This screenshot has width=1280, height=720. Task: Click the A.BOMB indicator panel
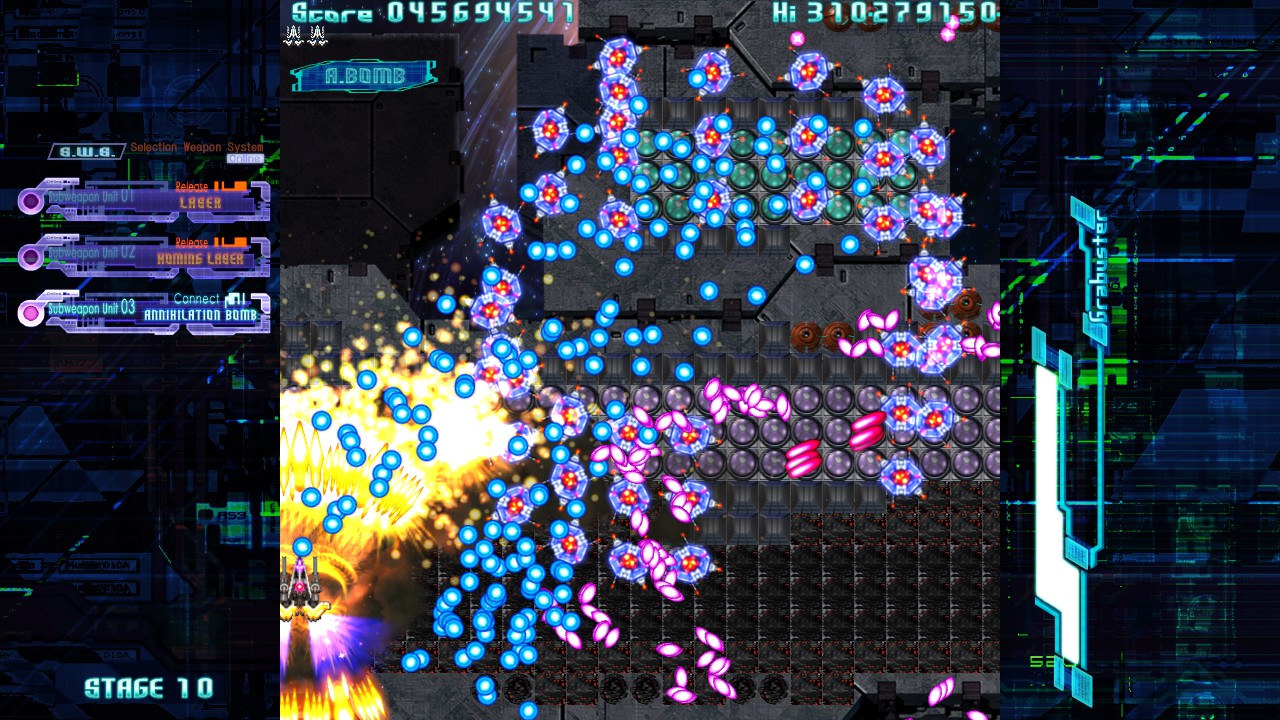[364, 76]
